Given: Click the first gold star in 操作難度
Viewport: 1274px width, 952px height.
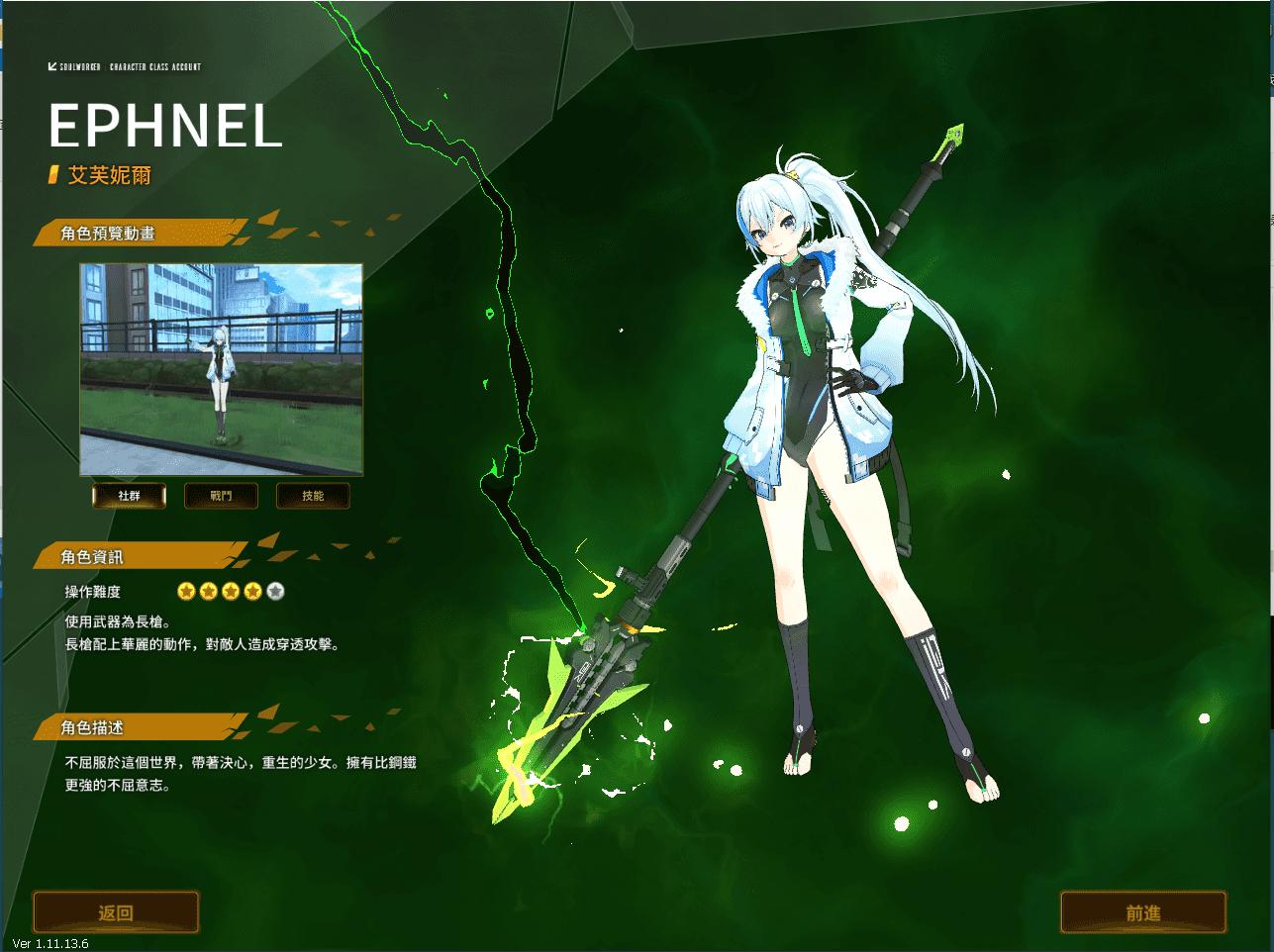Looking at the screenshot, I should click(x=185, y=591).
